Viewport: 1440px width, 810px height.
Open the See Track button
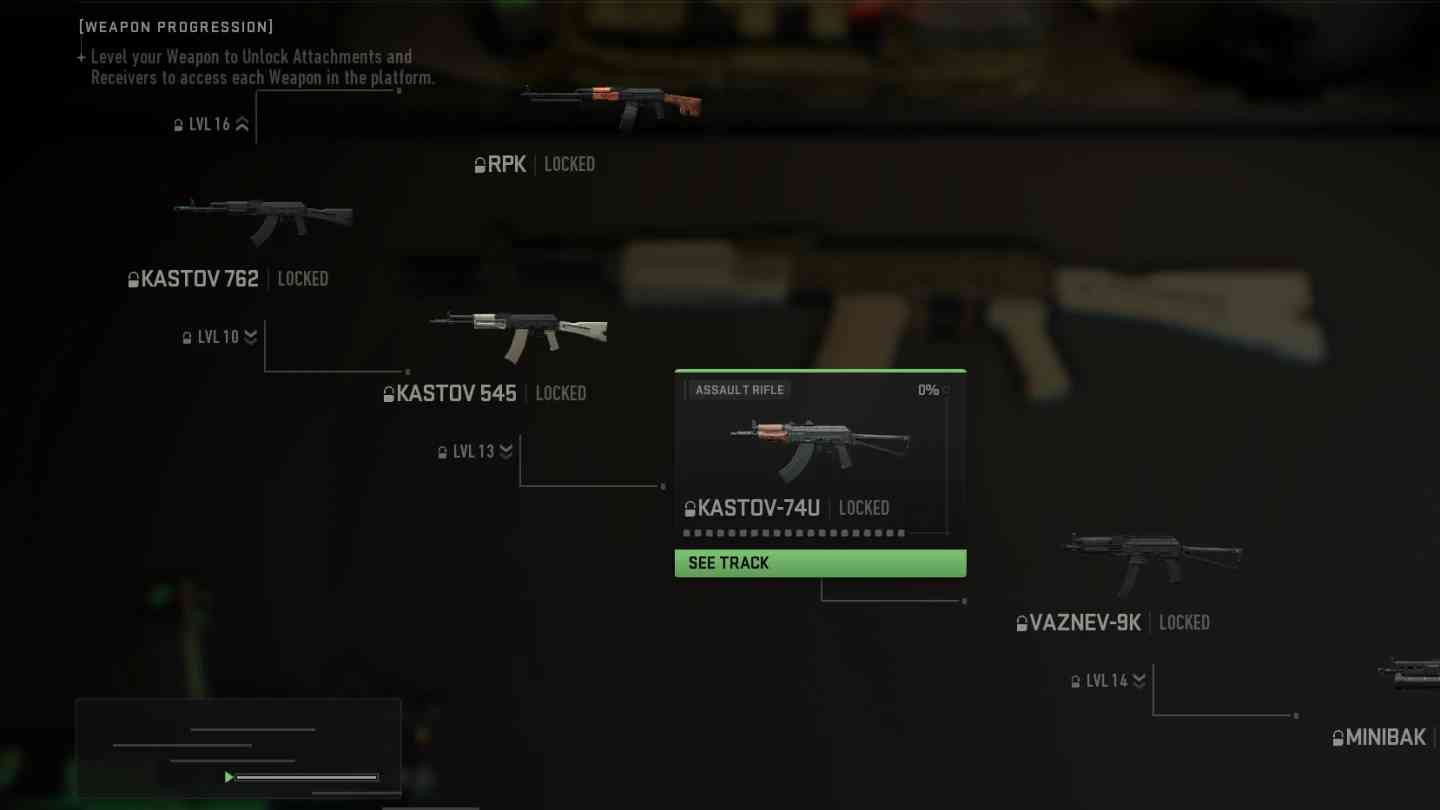pyautogui.click(x=820, y=563)
